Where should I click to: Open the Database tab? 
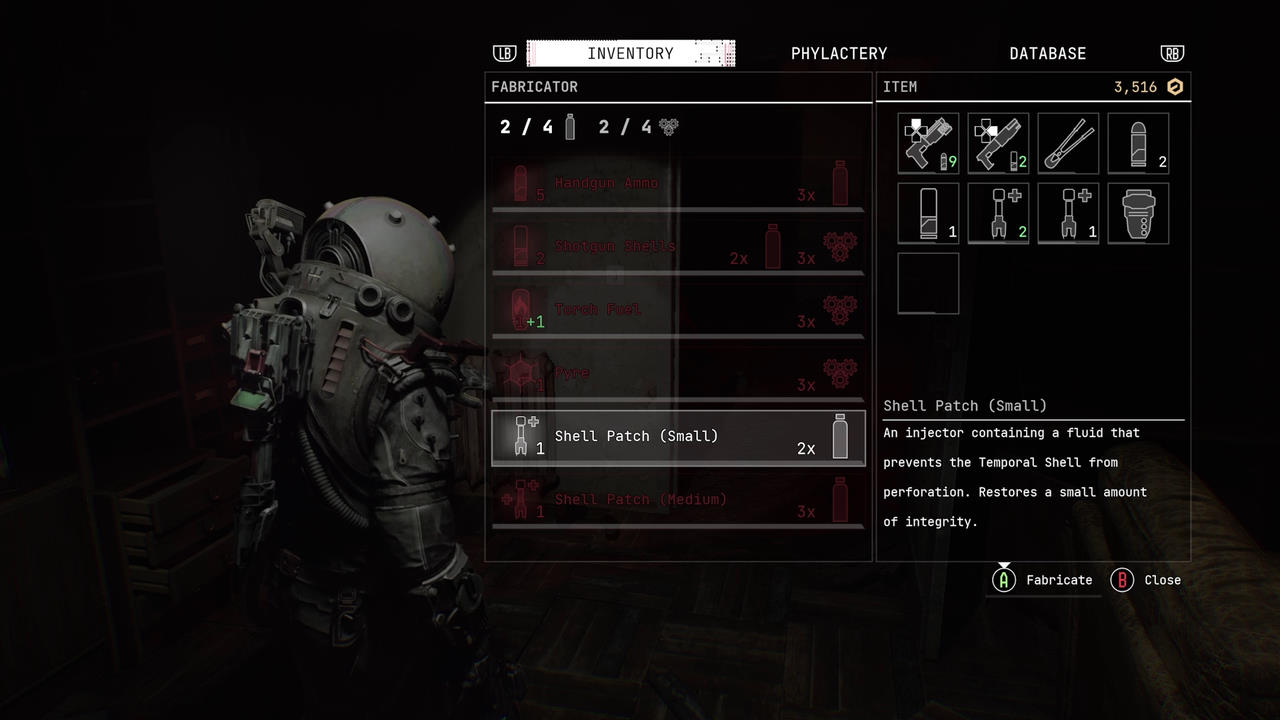(1047, 54)
